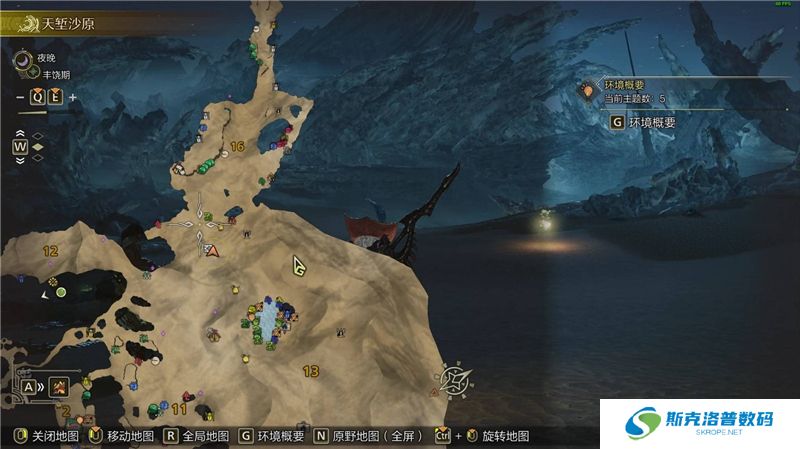This screenshot has width=800, height=449.
Task: Open 环境概要 in the bottom bar
Action: [272, 437]
